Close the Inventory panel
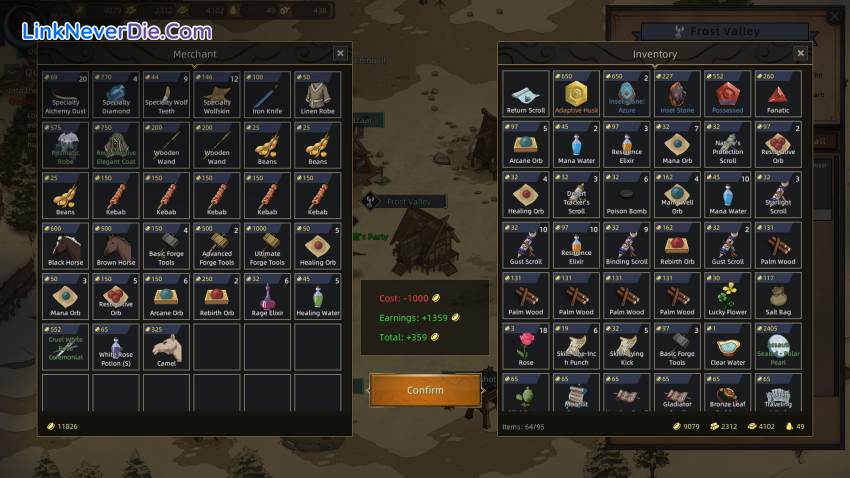This screenshot has width=850, height=478. [800, 54]
